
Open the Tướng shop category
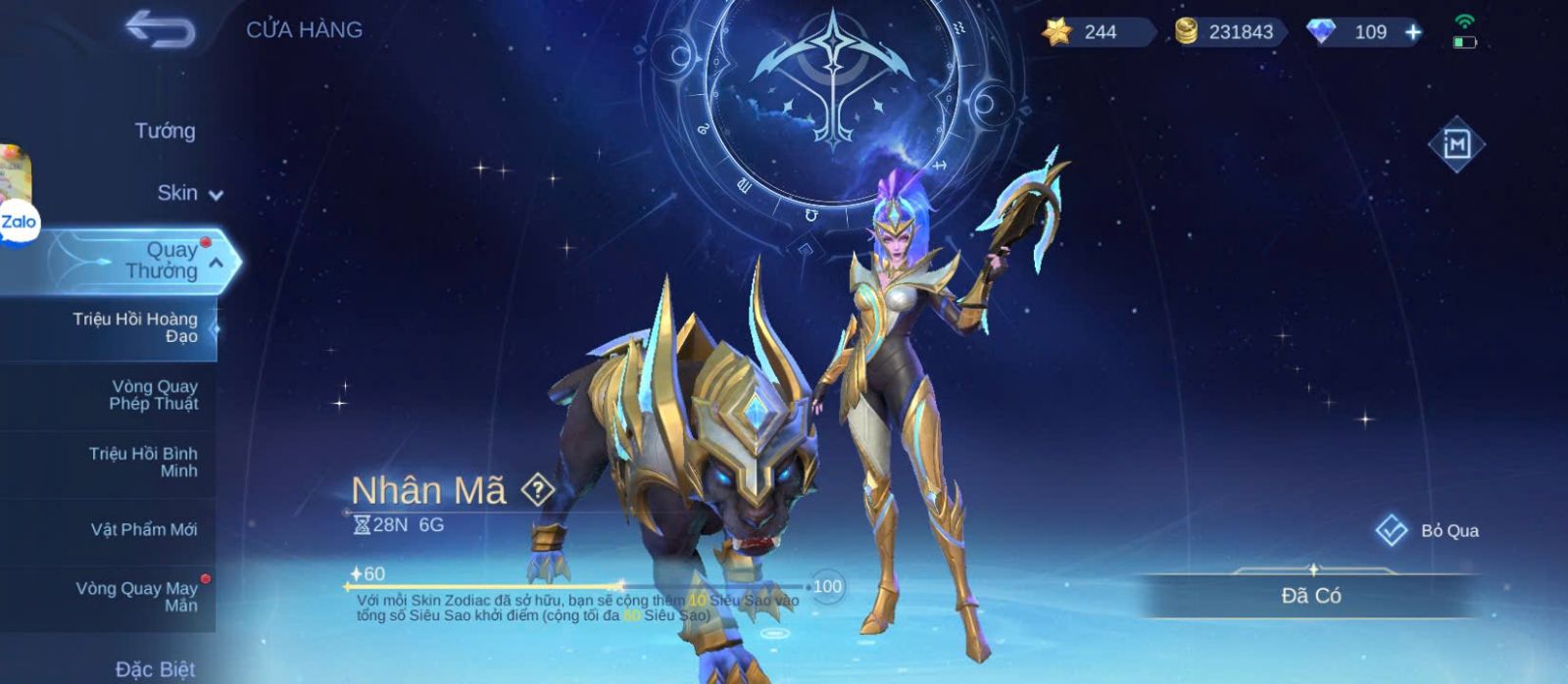click(165, 130)
